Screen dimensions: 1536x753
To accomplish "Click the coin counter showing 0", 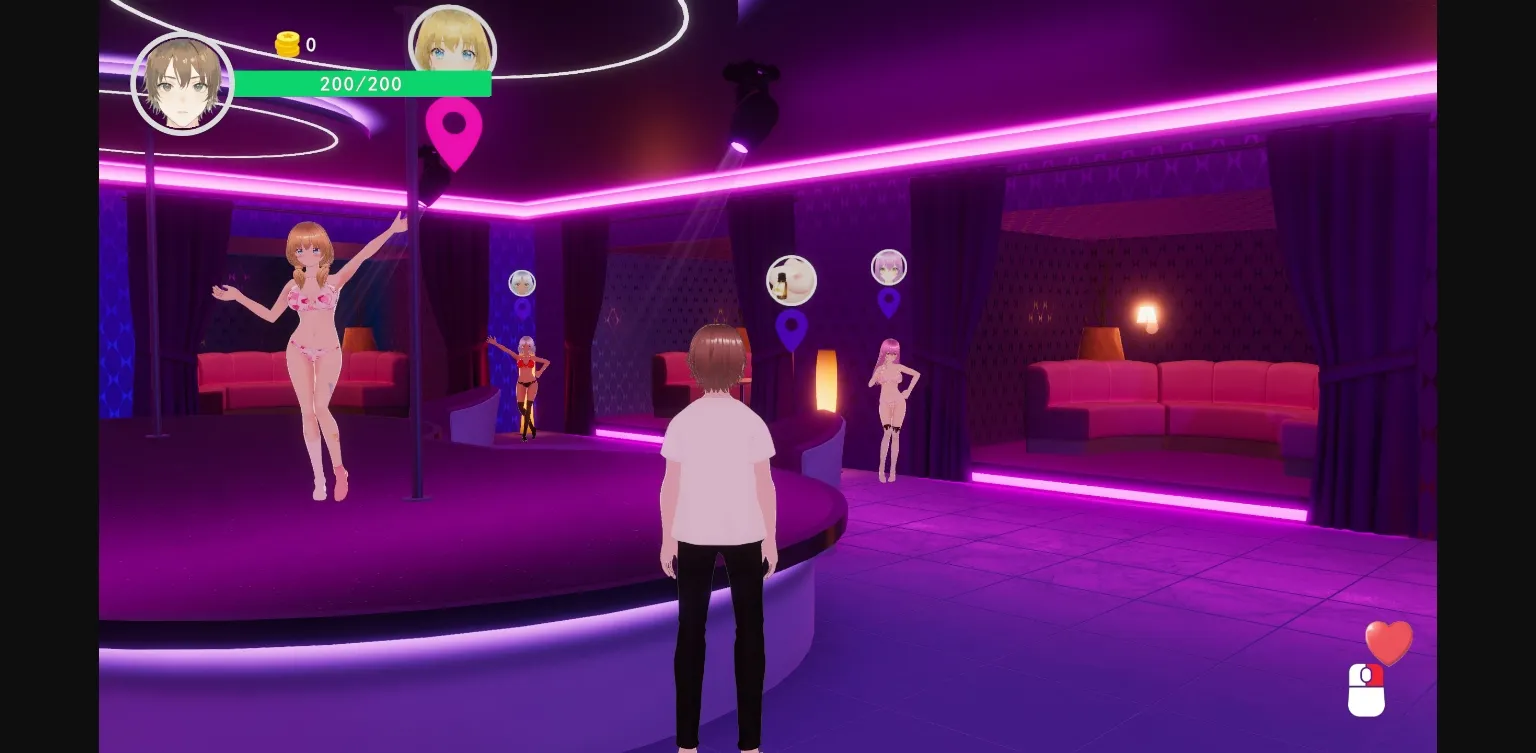I will tap(310, 44).
